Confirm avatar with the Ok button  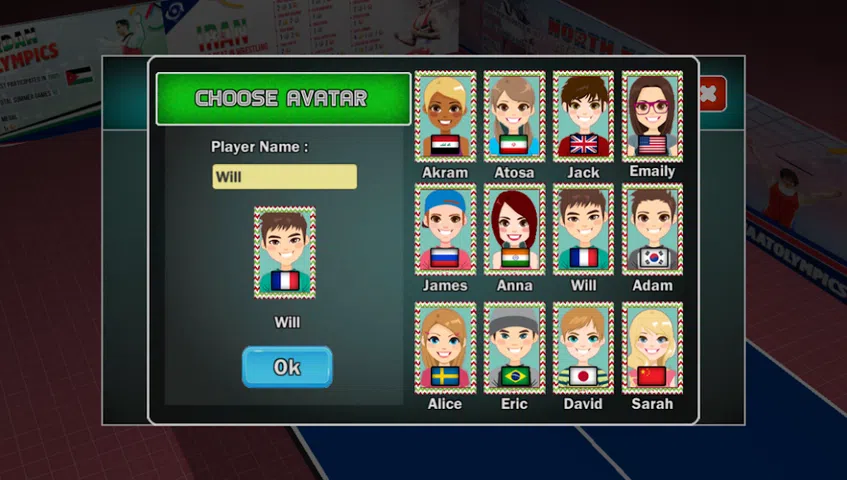[286, 367]
